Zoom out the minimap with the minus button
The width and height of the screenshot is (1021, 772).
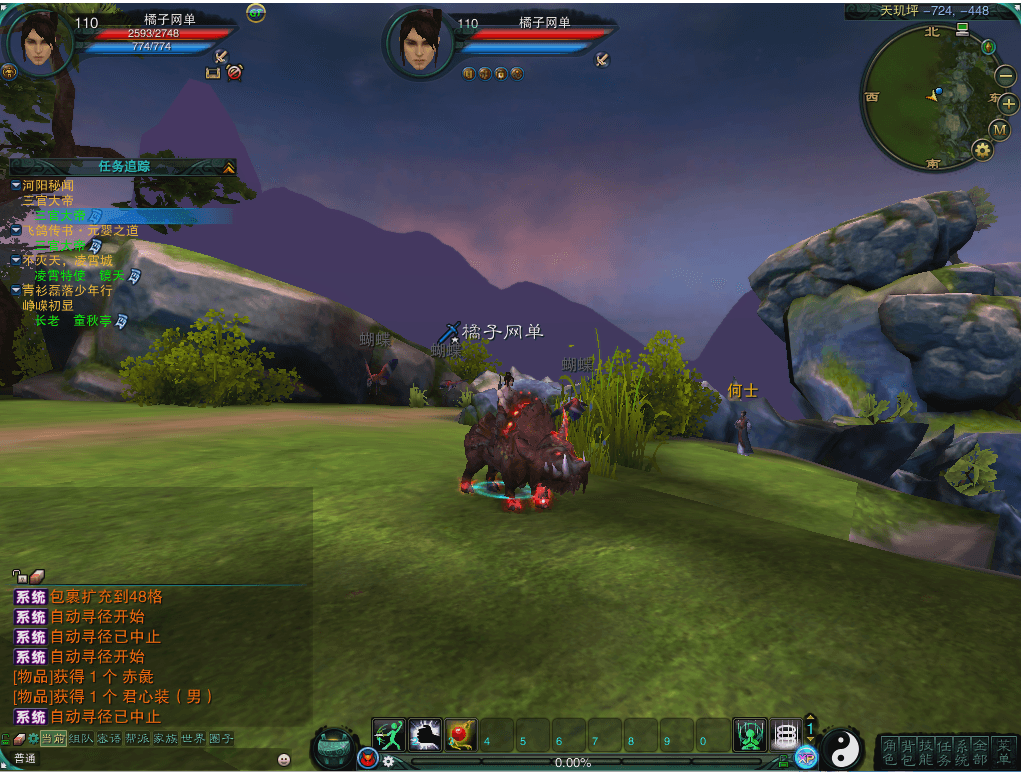(1005, 75)
